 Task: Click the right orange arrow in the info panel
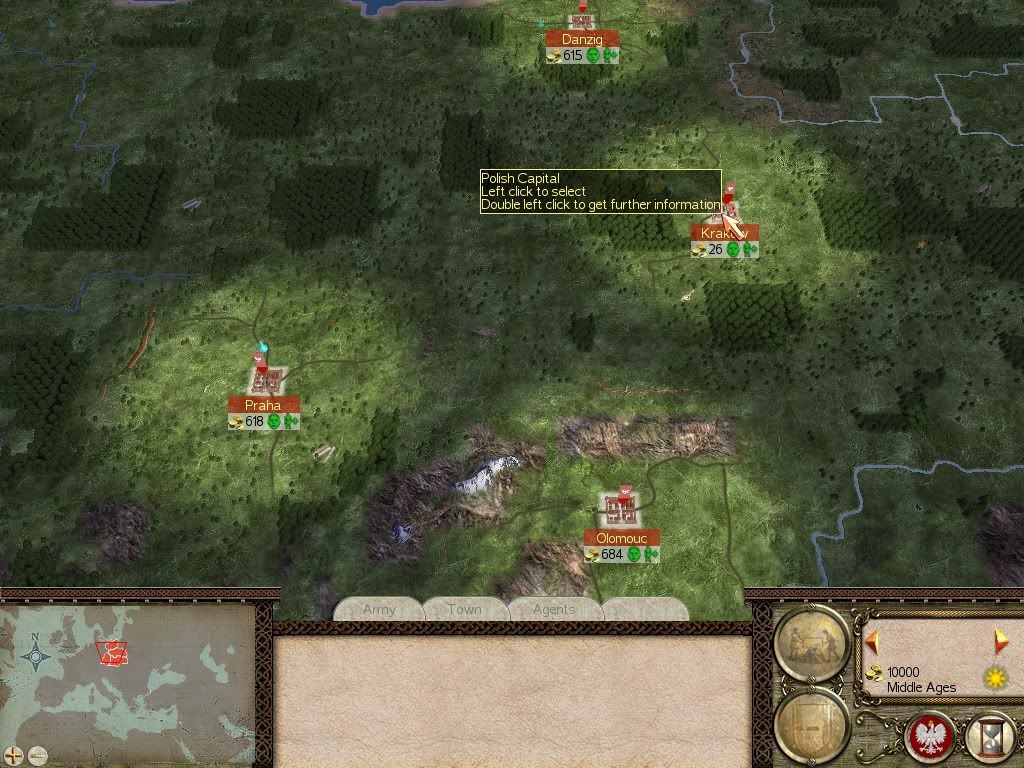(1001, 640)
